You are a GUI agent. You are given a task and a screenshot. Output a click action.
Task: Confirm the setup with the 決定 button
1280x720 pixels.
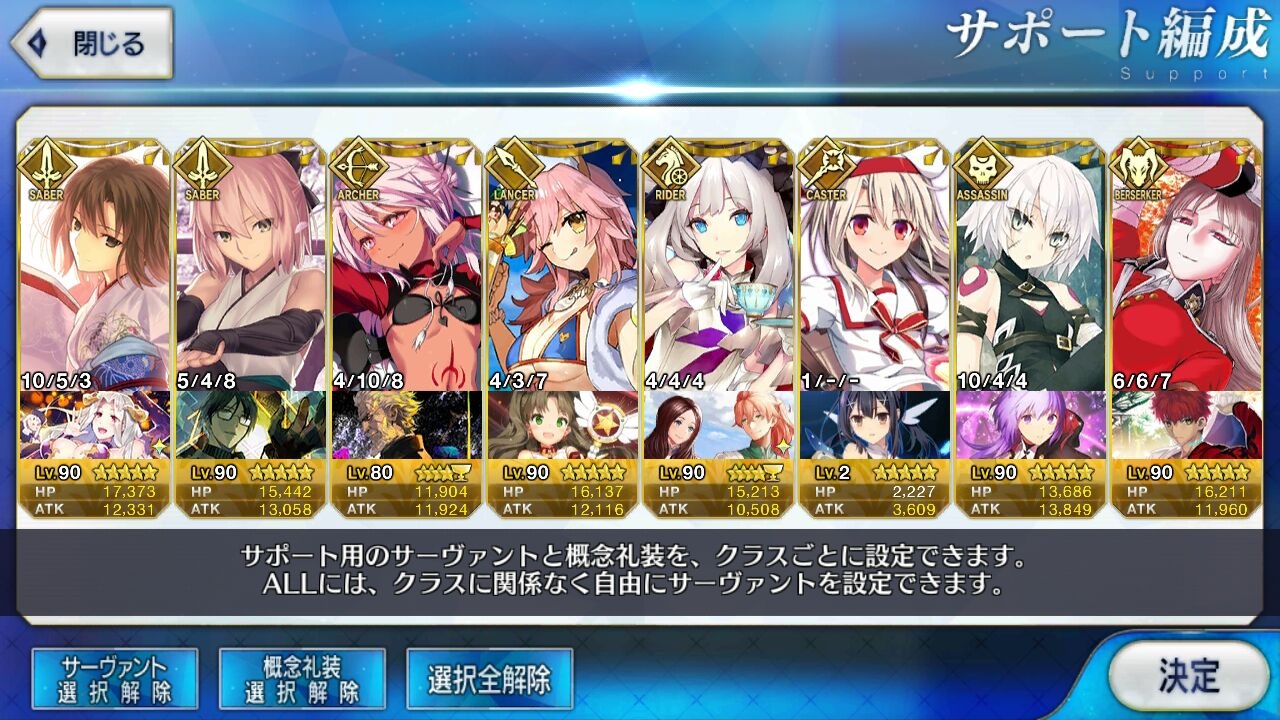tap(1188, 676)
